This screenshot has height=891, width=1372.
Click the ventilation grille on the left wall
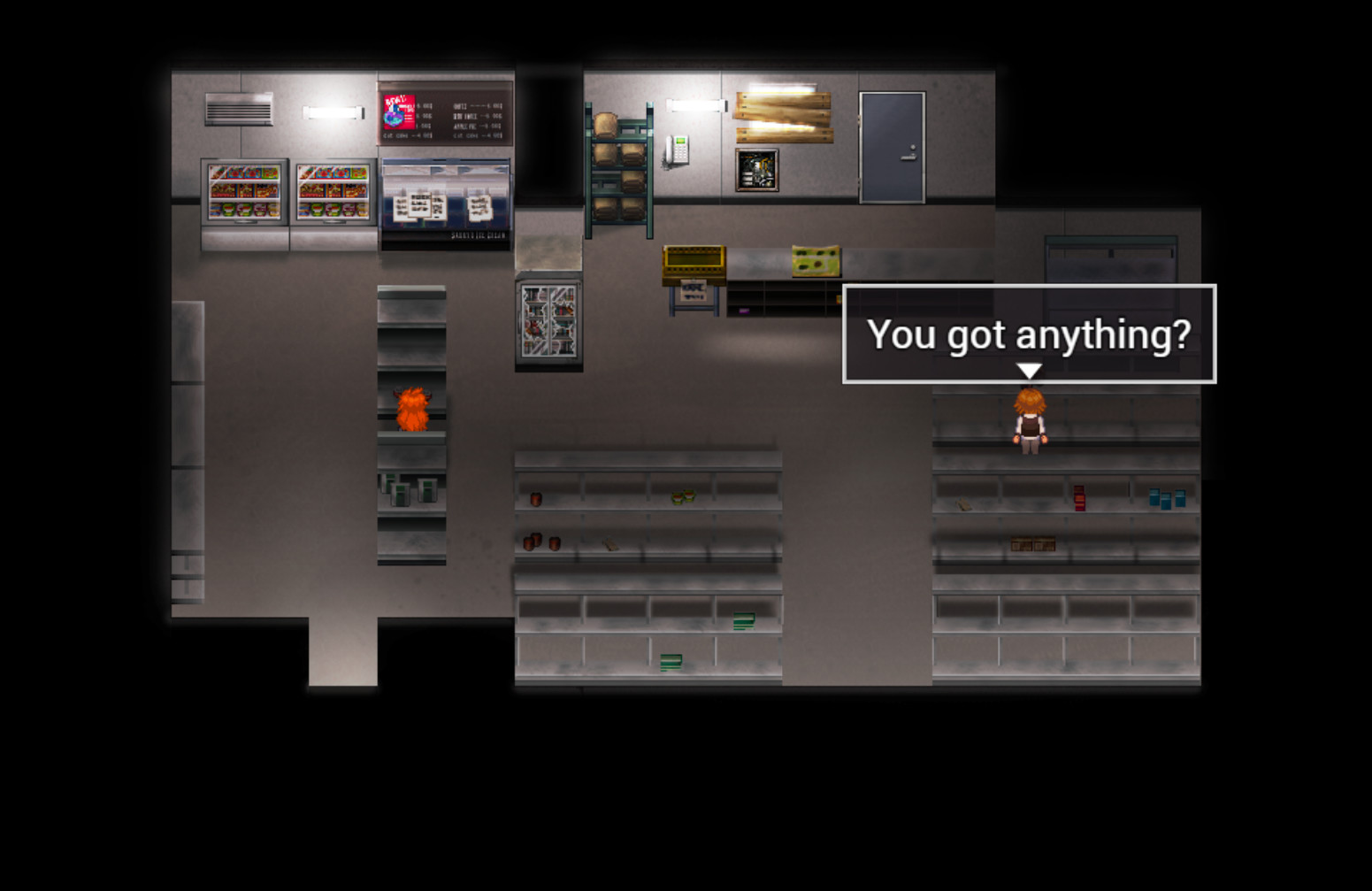click(239, 109)
